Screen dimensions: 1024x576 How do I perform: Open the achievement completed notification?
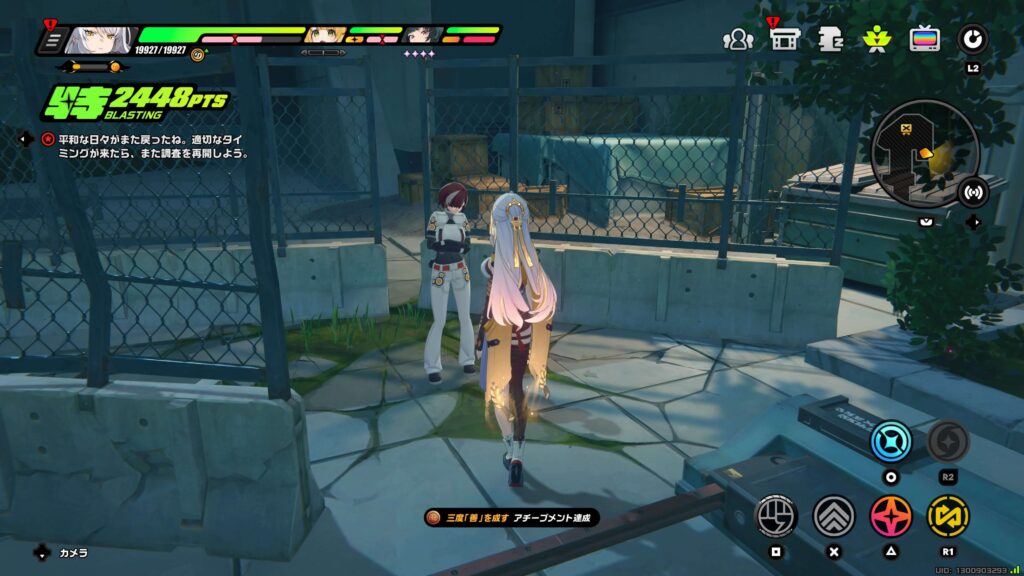coord(512,517)
